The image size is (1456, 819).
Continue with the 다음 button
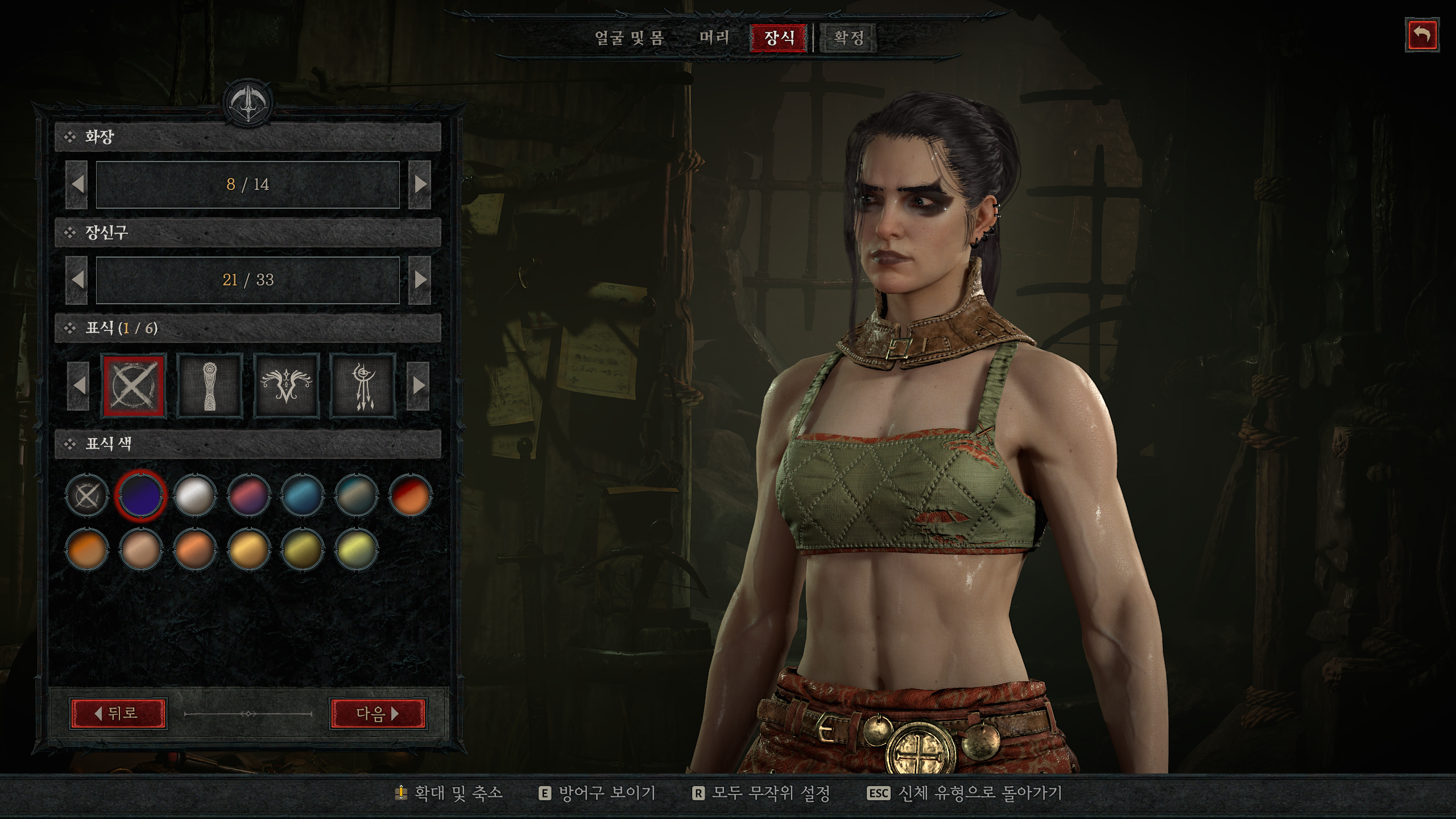(378, 713)
